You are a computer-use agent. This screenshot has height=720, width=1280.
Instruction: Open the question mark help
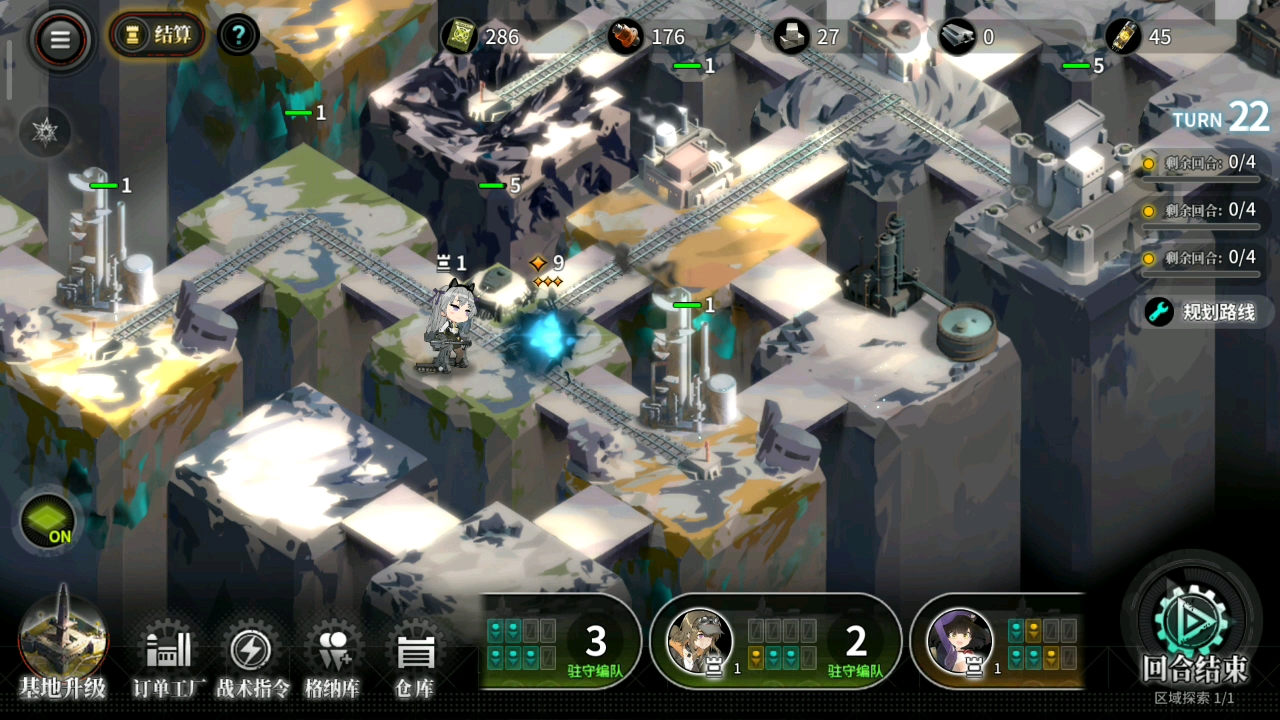tap(238, 36)
